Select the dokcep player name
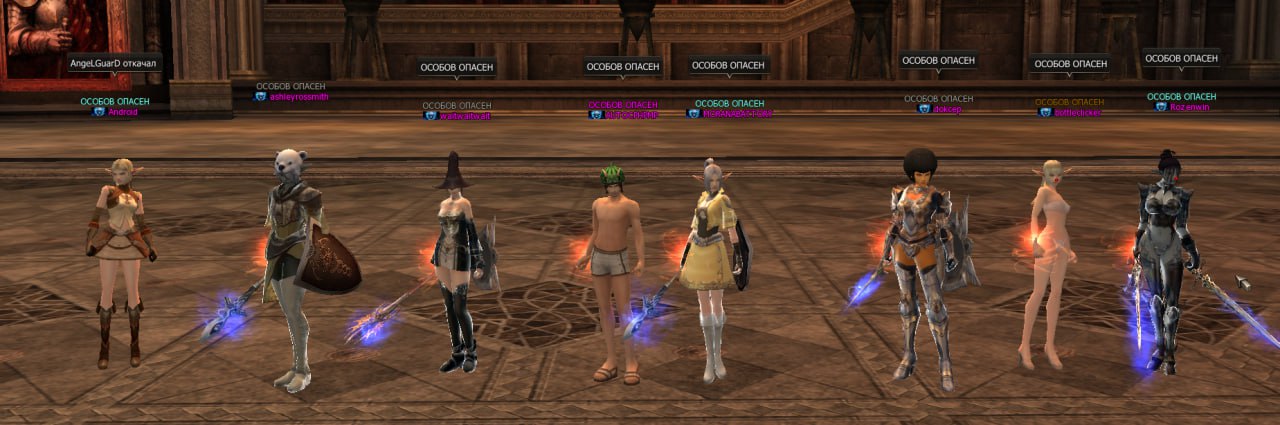 point(946,109)
